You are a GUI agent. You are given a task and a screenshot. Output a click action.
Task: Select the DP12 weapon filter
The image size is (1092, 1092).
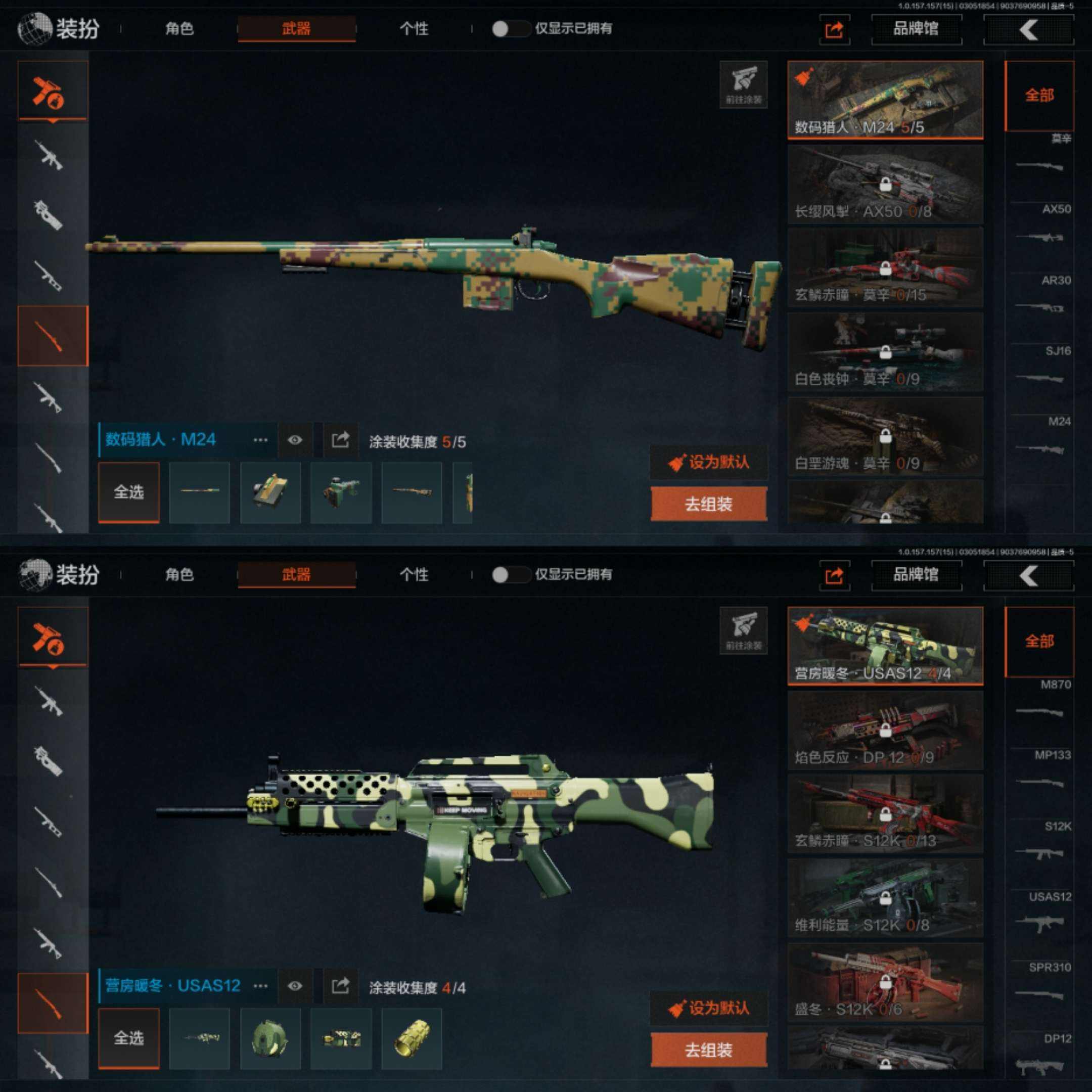[x=1040, y=1053]
